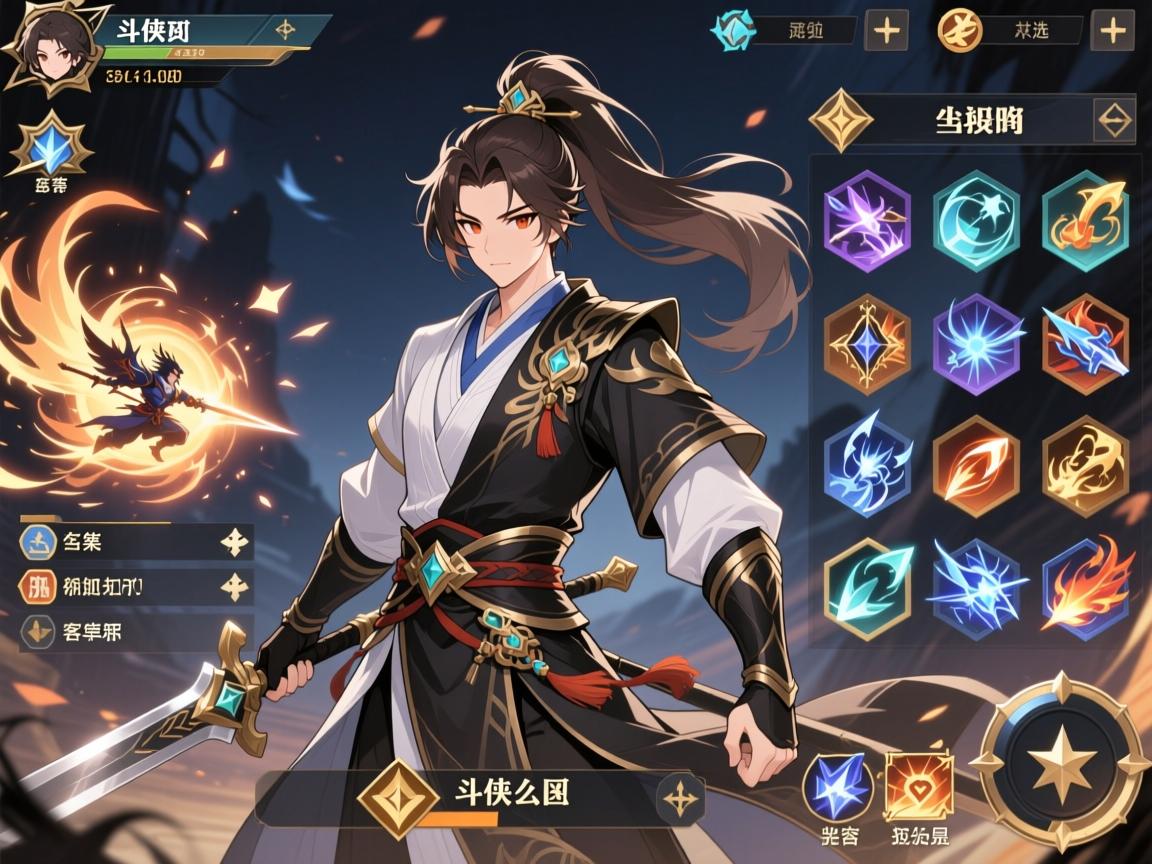This screenshot has width=1152, height=864.
Task: Add more cyan gems with the plus button
Action: point(886,30)
